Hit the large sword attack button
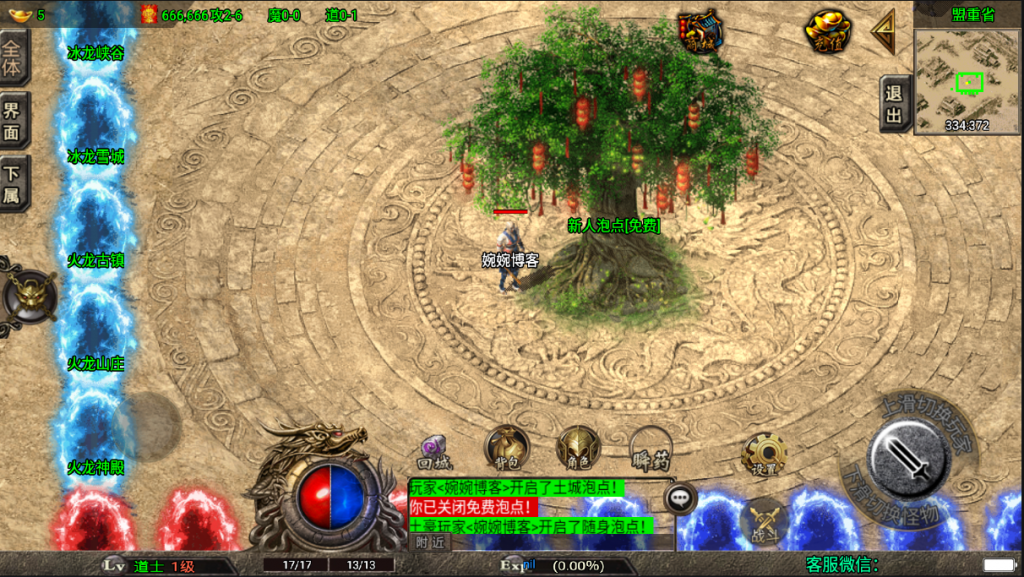Screen dimensions: 1024x577 (x=908, y=456)
